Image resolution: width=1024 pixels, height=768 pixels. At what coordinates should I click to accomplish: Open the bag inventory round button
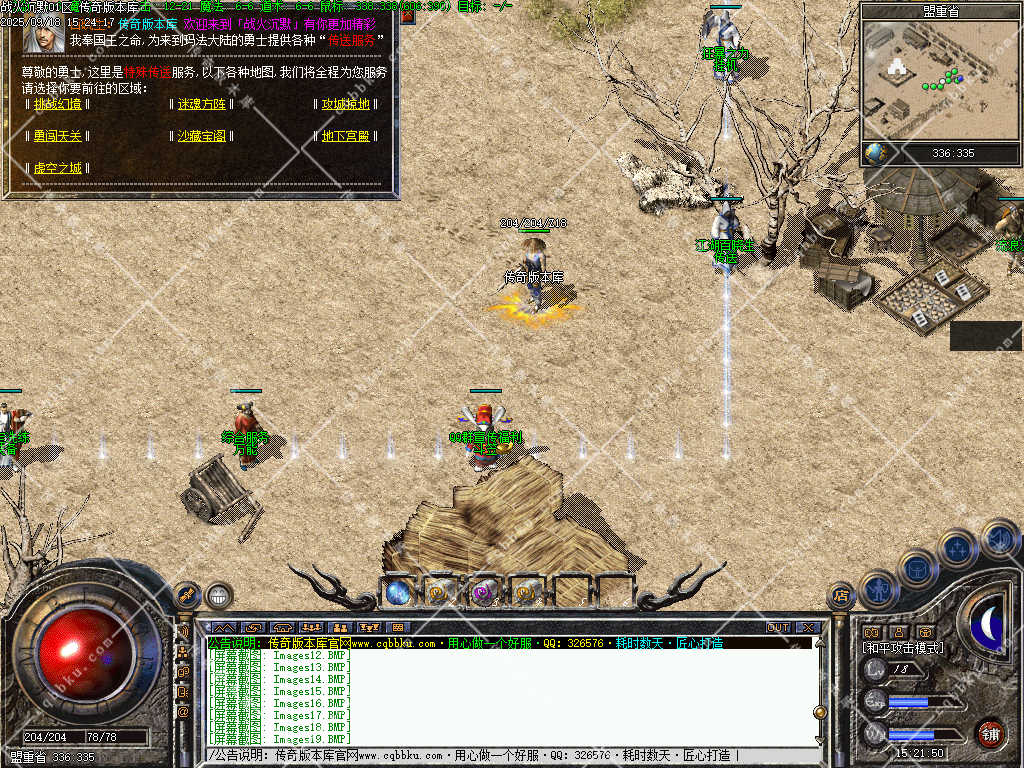coord(917,568)
